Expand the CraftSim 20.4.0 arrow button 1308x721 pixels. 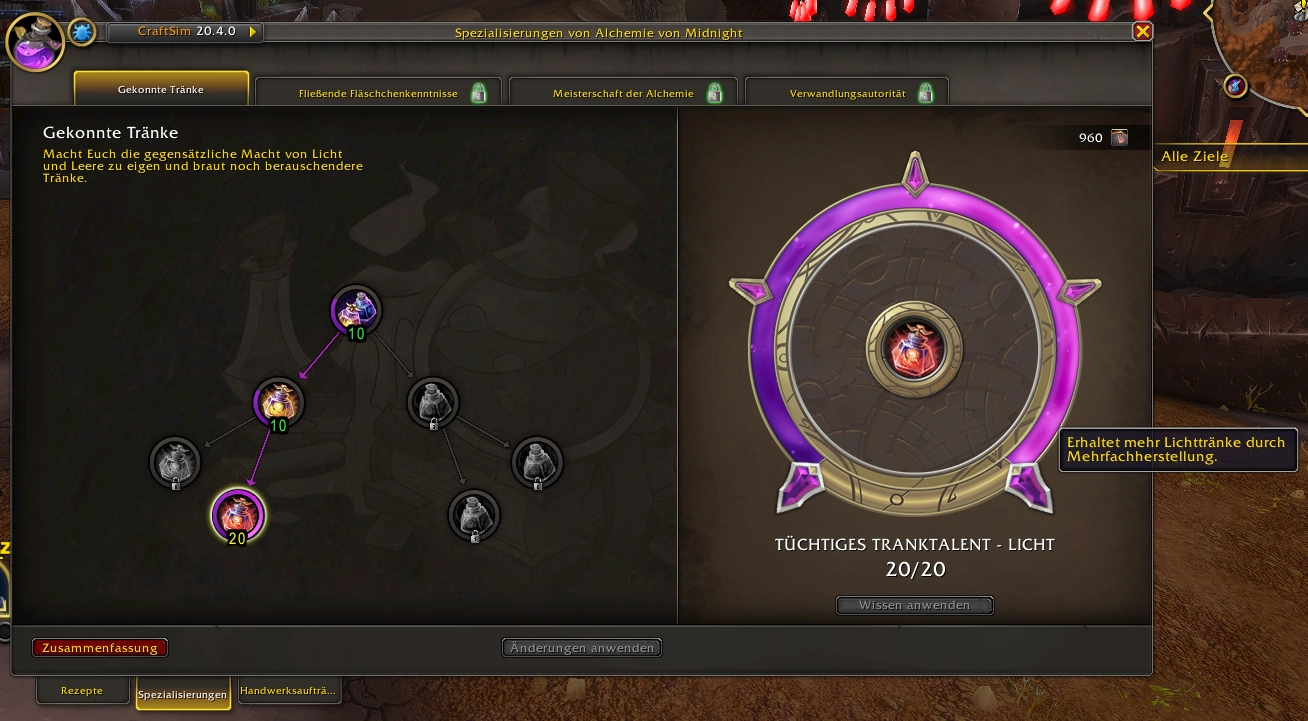[x=254, y=32]
